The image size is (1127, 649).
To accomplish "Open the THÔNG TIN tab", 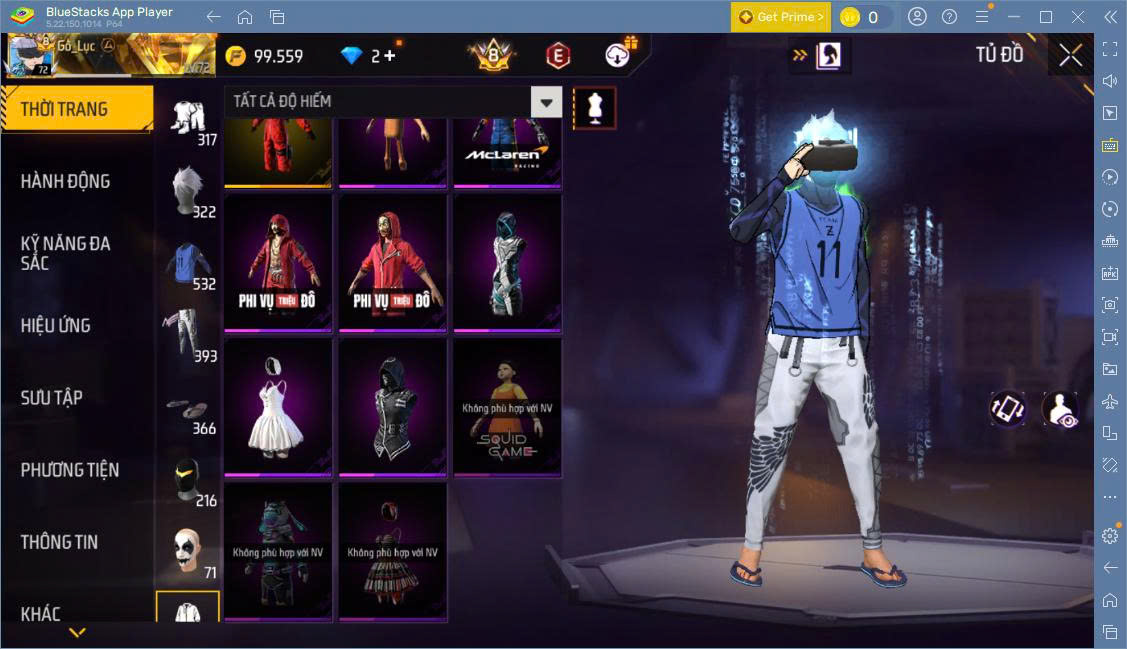I will tap(60, 541).
